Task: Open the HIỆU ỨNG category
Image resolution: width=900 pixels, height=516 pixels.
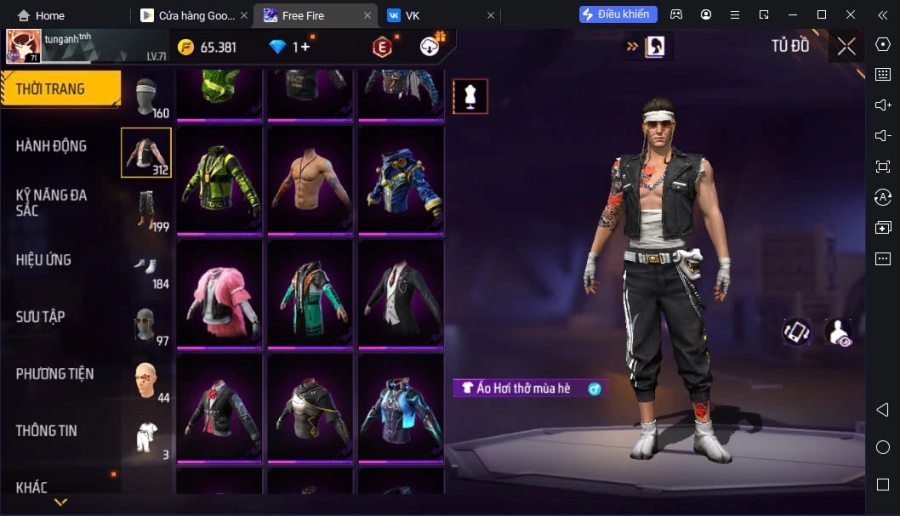Action: tap(44, 260)
